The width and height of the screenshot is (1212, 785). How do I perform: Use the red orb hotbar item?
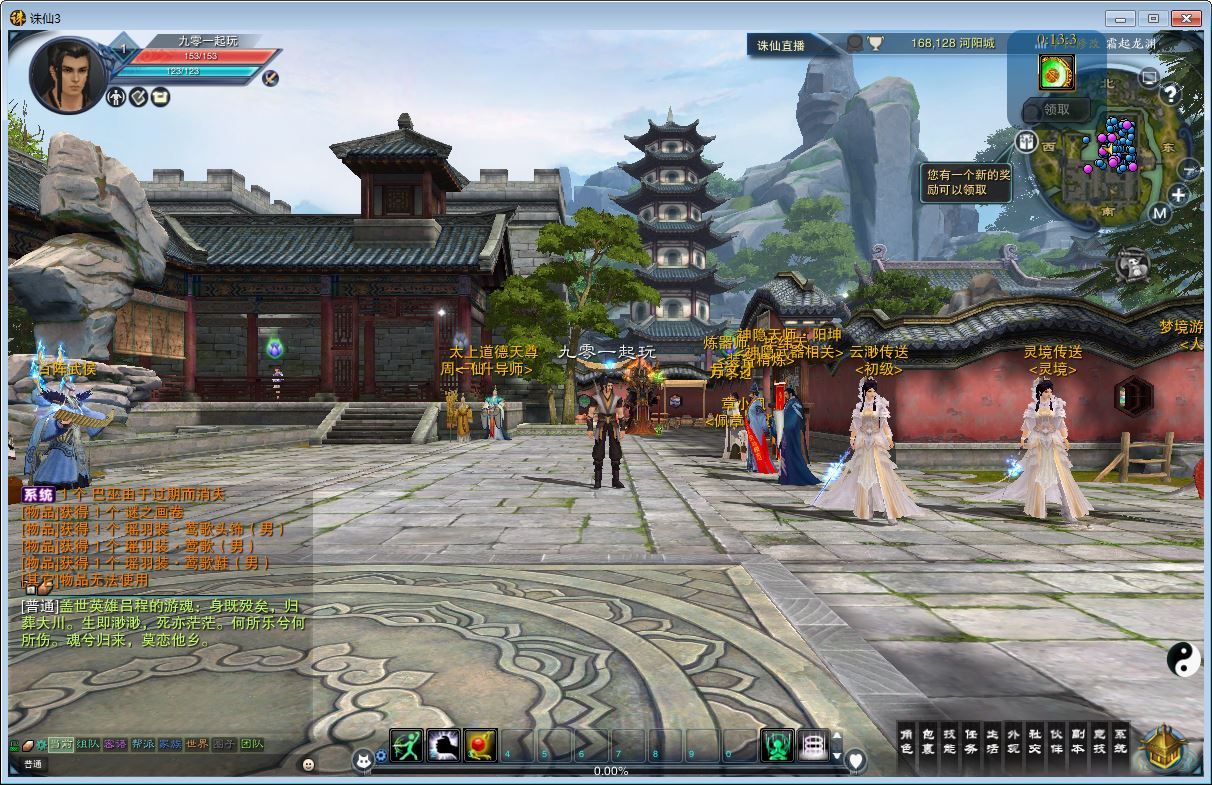click(480, 745)
